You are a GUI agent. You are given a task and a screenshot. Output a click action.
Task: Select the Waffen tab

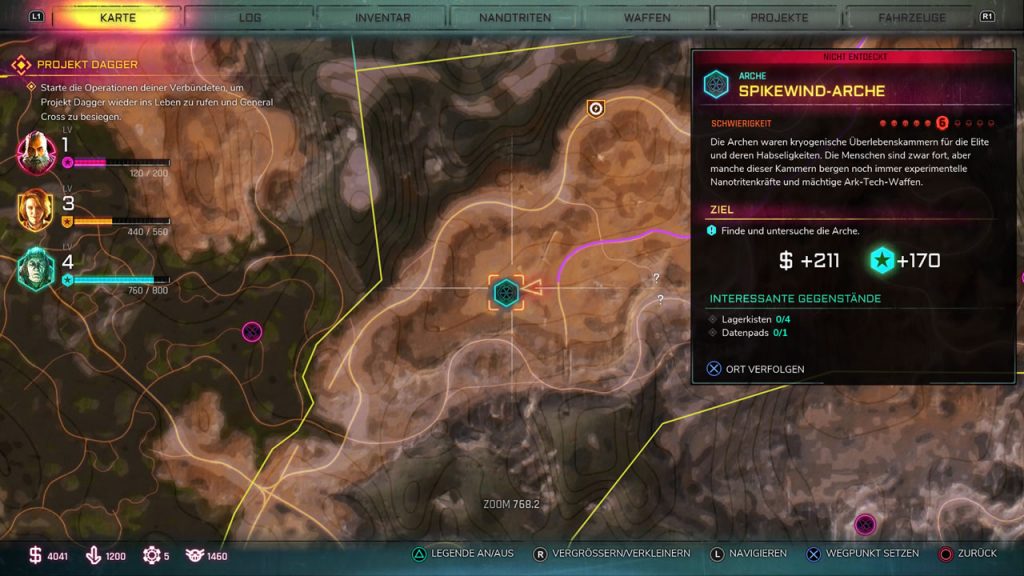click(647, 17)
